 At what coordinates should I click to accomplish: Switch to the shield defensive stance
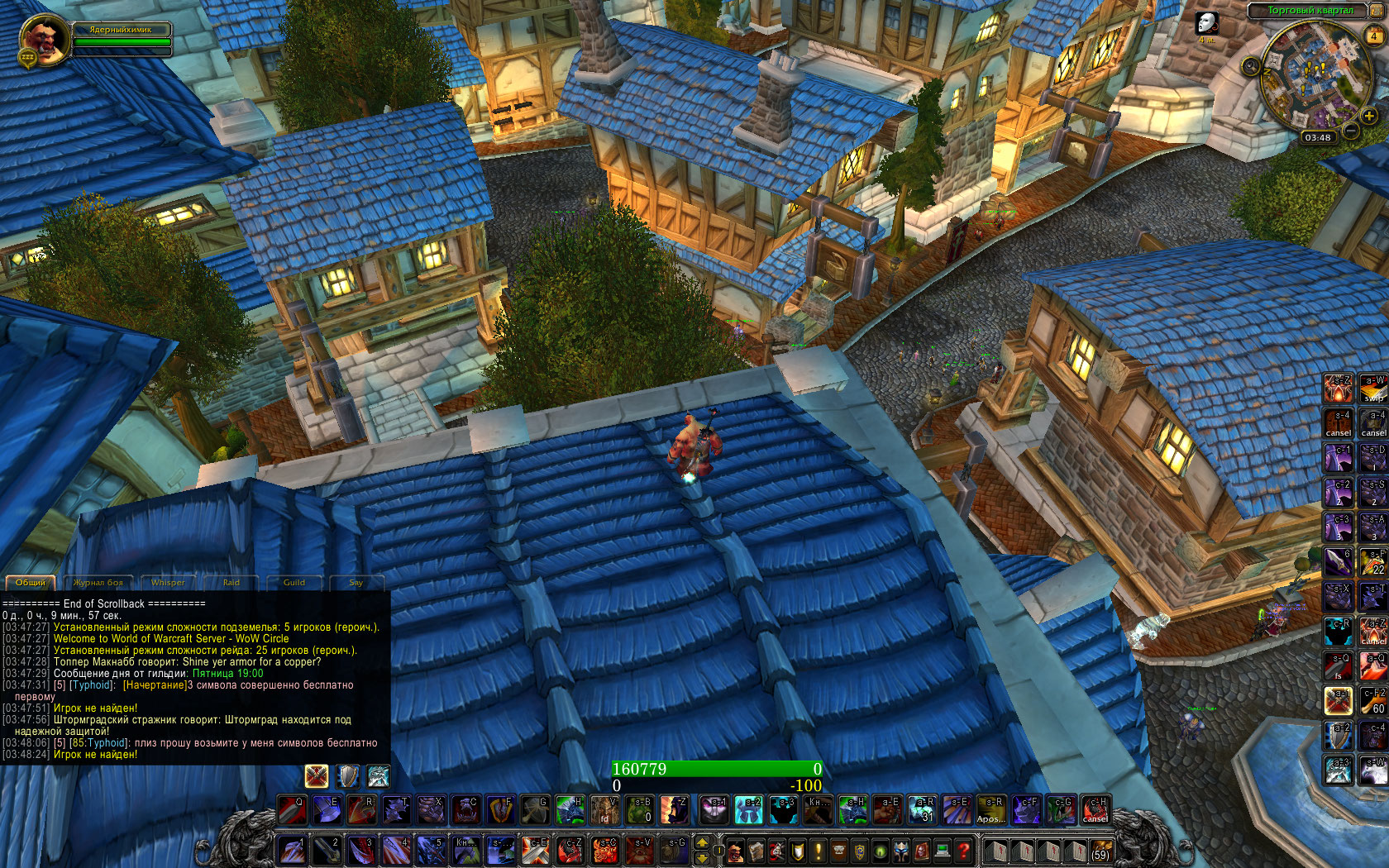click(x=348, y=775)
